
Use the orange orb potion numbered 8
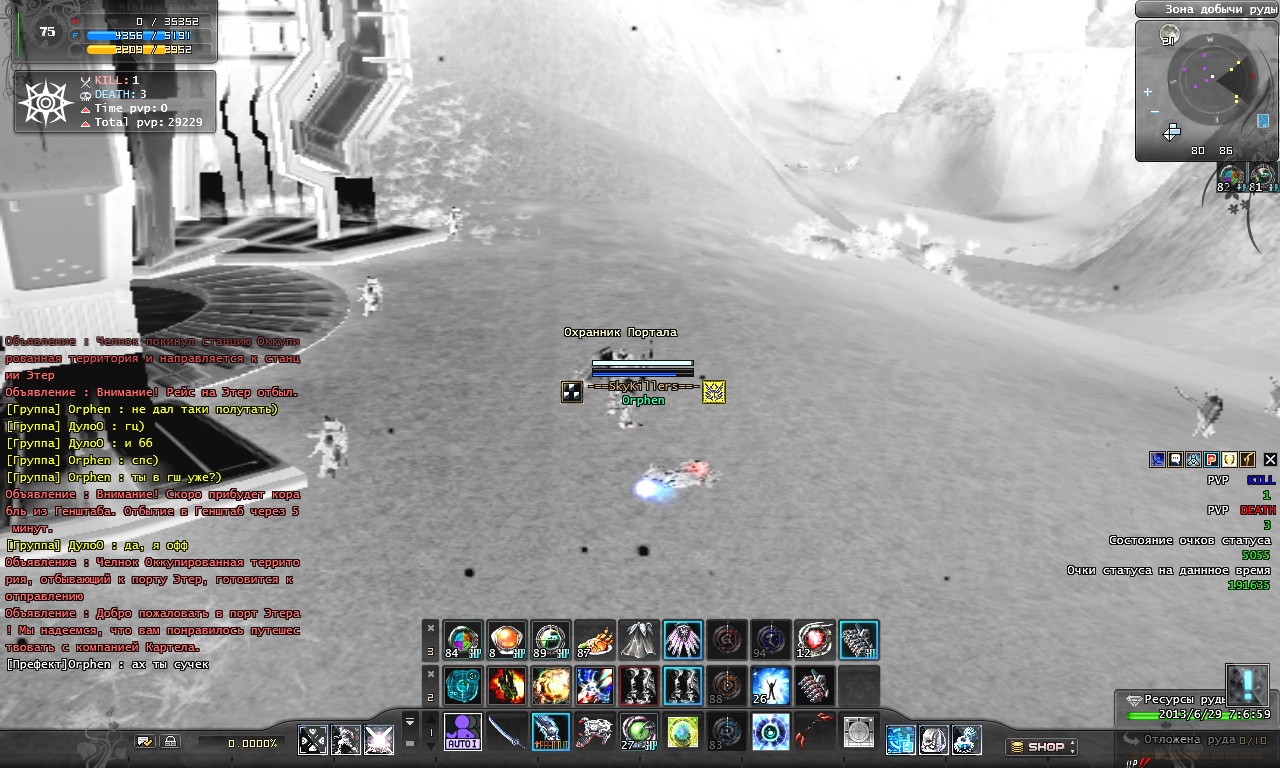pos(506,640)
